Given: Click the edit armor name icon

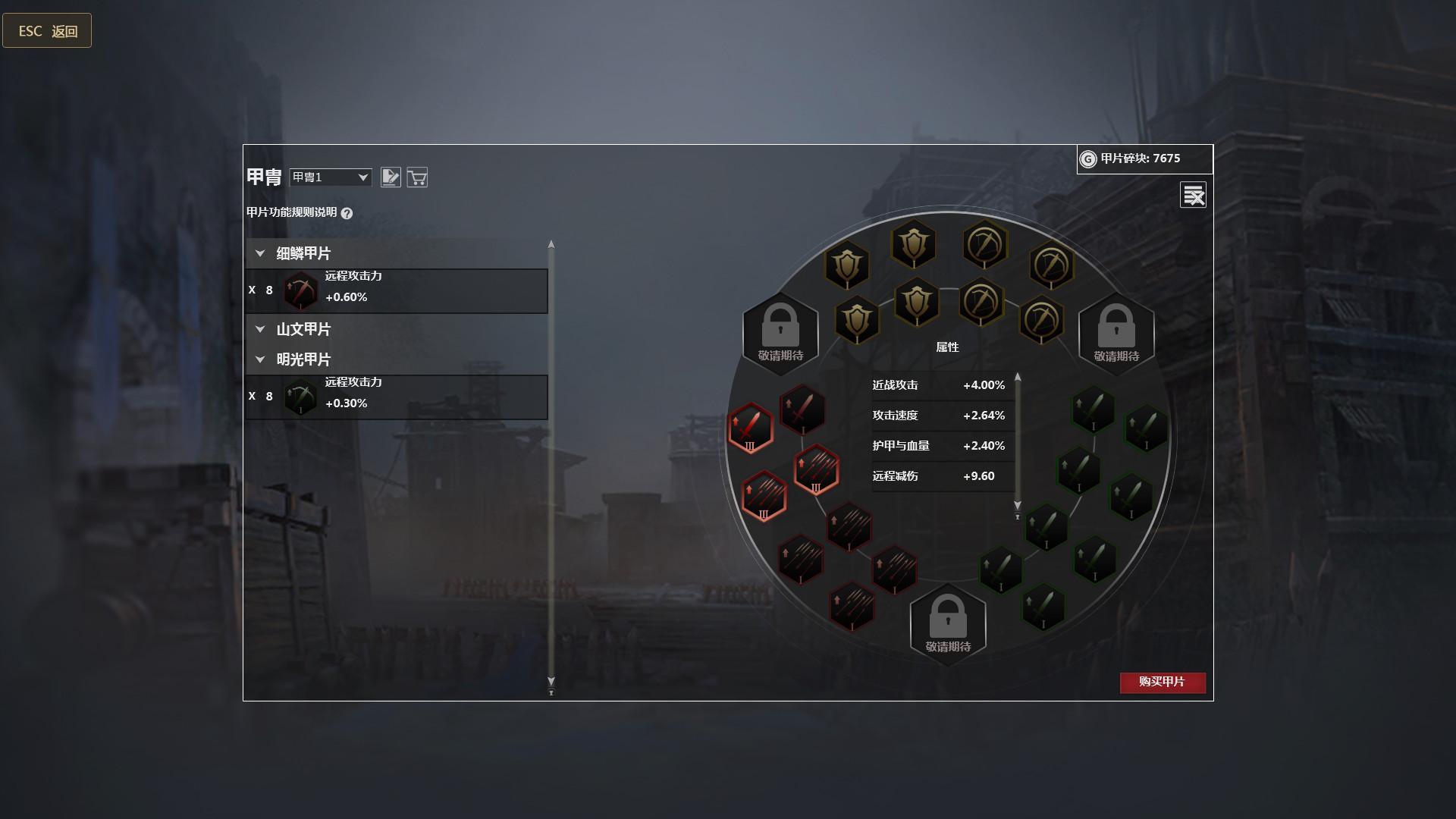Looking at the screenshot, I should pos(391,177).
